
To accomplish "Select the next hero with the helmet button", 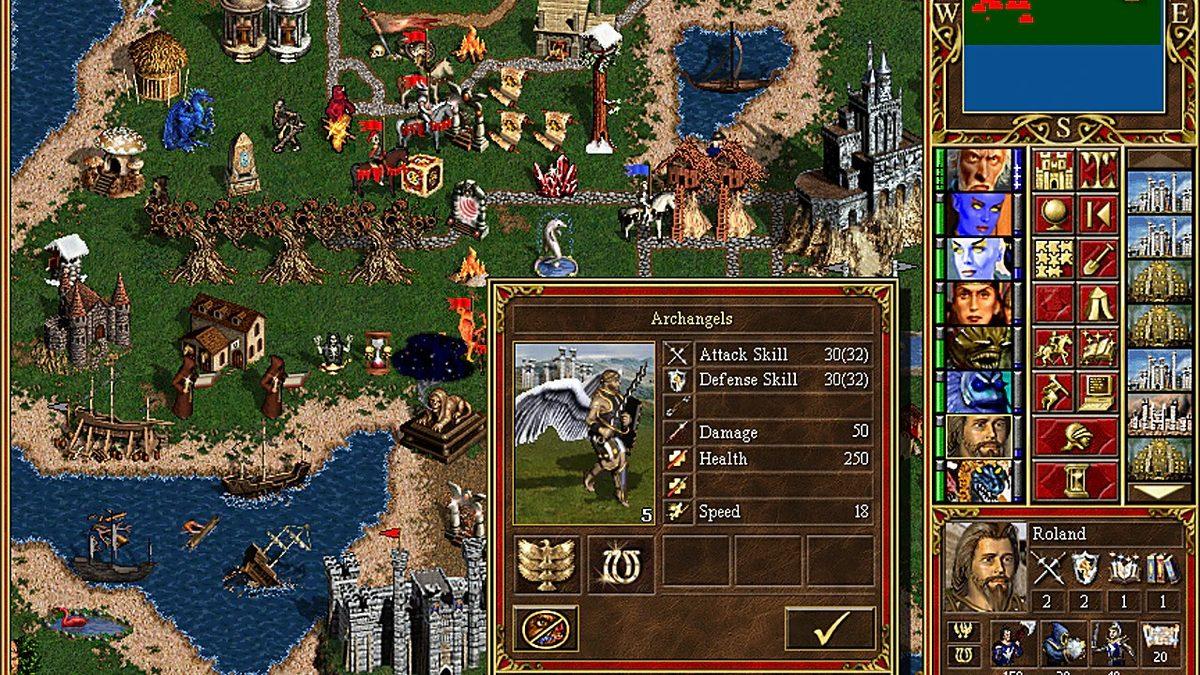I will pos(1075,435).
